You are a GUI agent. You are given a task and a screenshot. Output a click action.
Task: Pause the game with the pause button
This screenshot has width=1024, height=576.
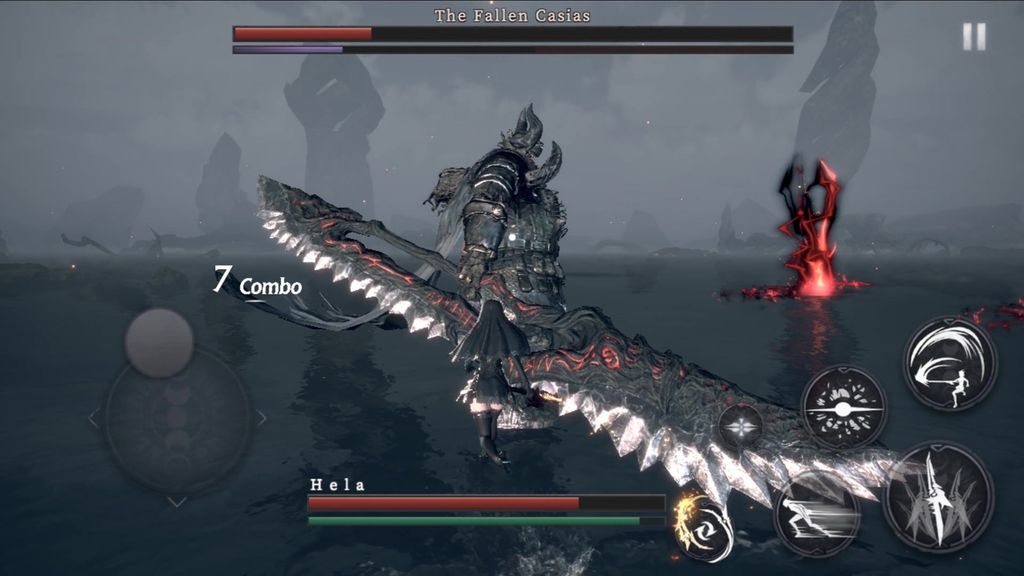974,37
